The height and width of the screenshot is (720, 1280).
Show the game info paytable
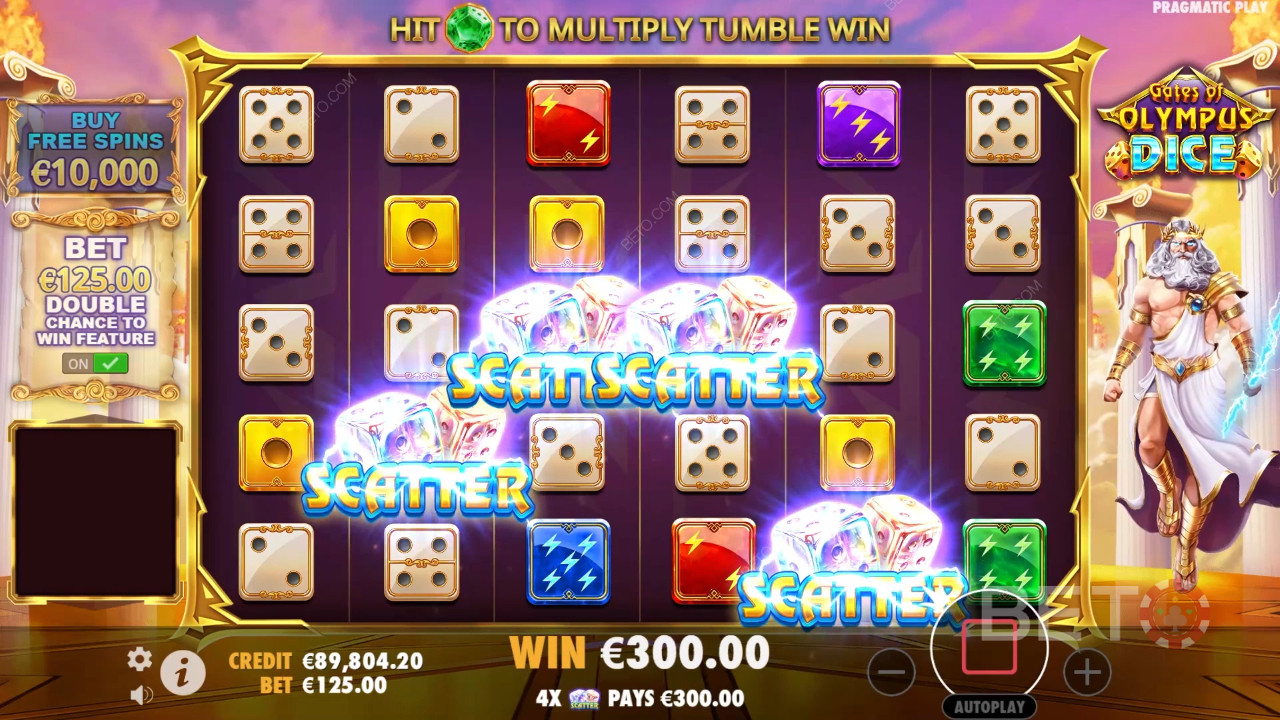183,674
